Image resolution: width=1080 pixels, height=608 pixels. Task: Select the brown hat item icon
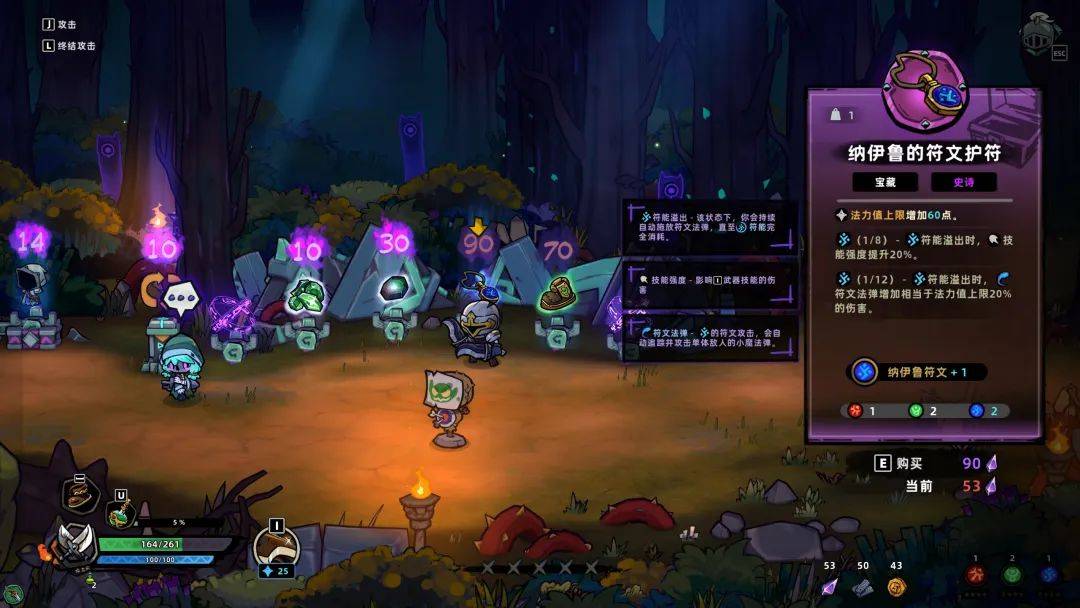pyautogui.click(x=80, y=494)
